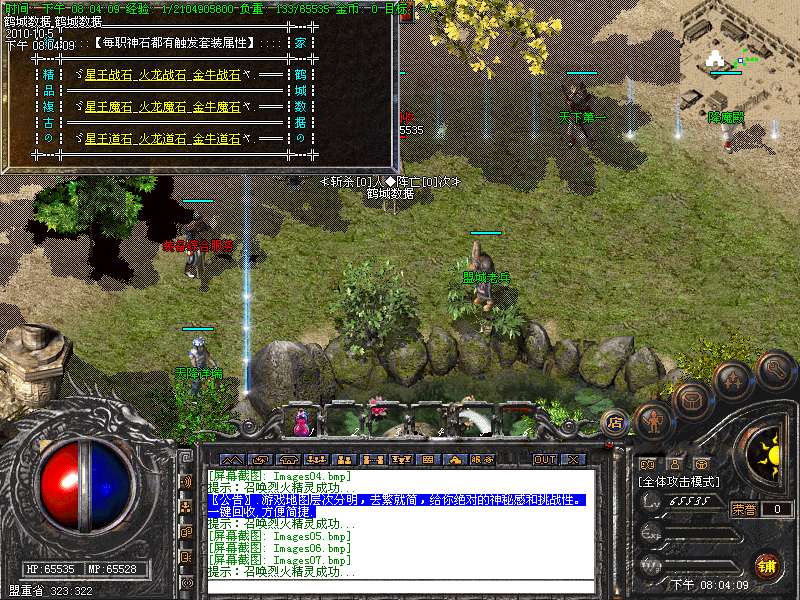The height and width of the screenshot is (600, 800).
Task: Click the 金牛道石 link
Action: [x=216, y=138]
